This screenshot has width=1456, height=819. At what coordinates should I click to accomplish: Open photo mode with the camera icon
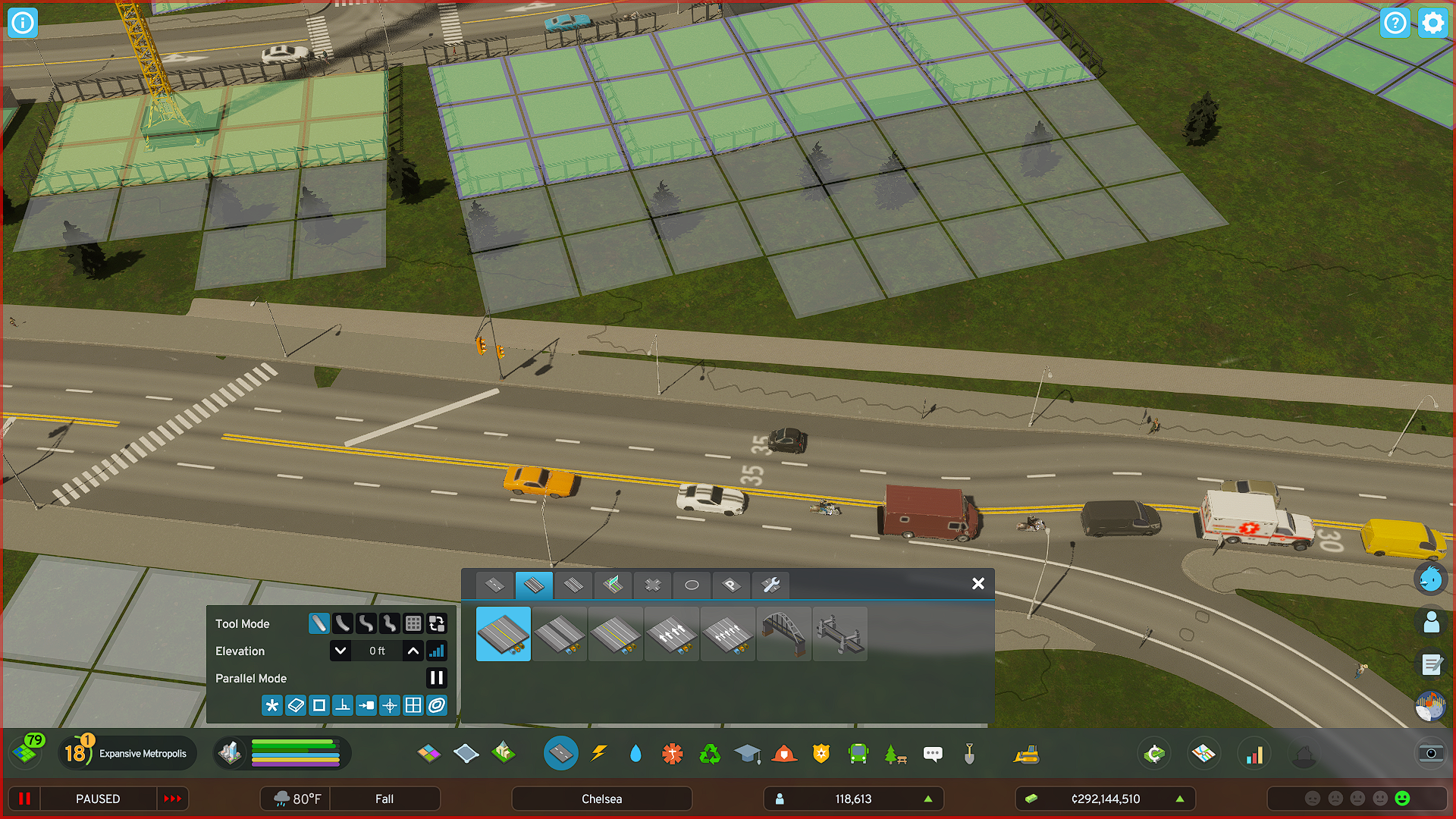click(1432, 753)
